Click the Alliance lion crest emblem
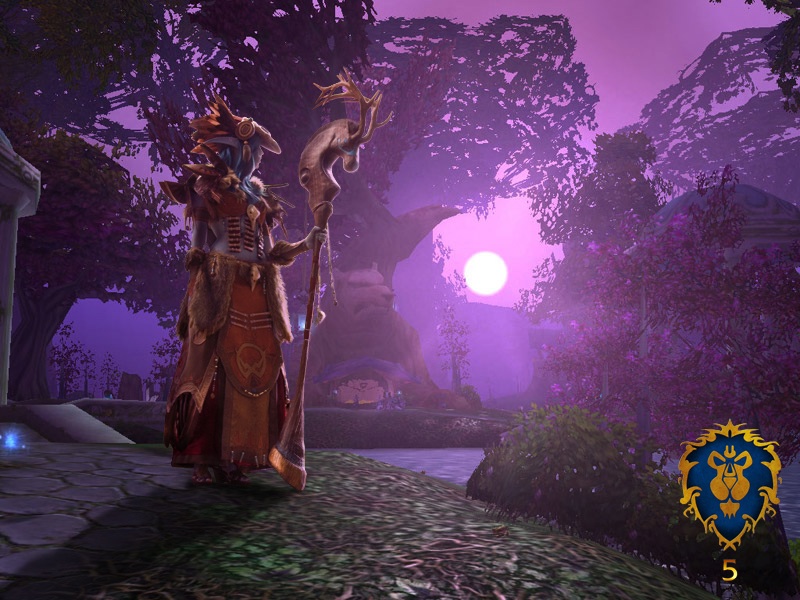The image size is (800, 600). tap(730, 483)
